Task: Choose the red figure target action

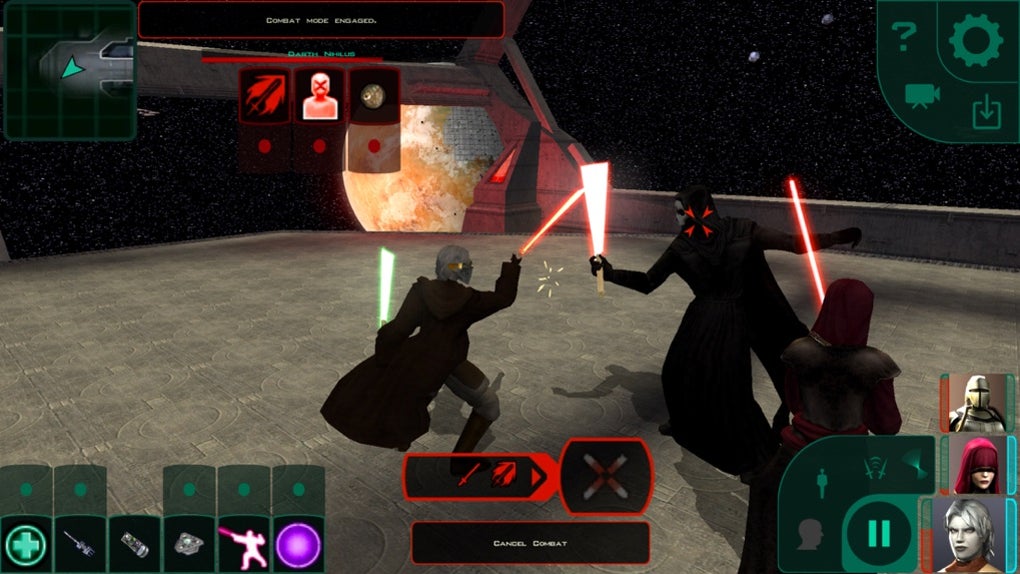Action: pyautogui.click(x=319, y=97)
